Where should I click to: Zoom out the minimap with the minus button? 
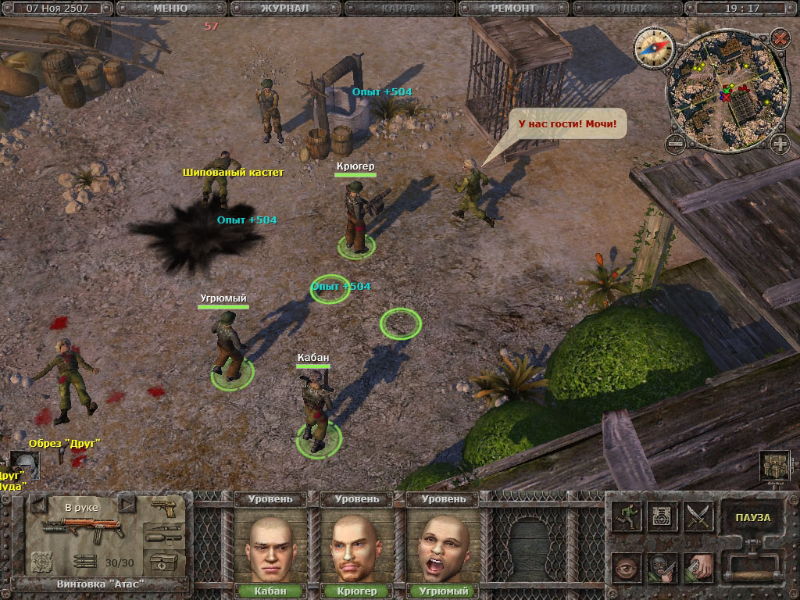point(676,143)
